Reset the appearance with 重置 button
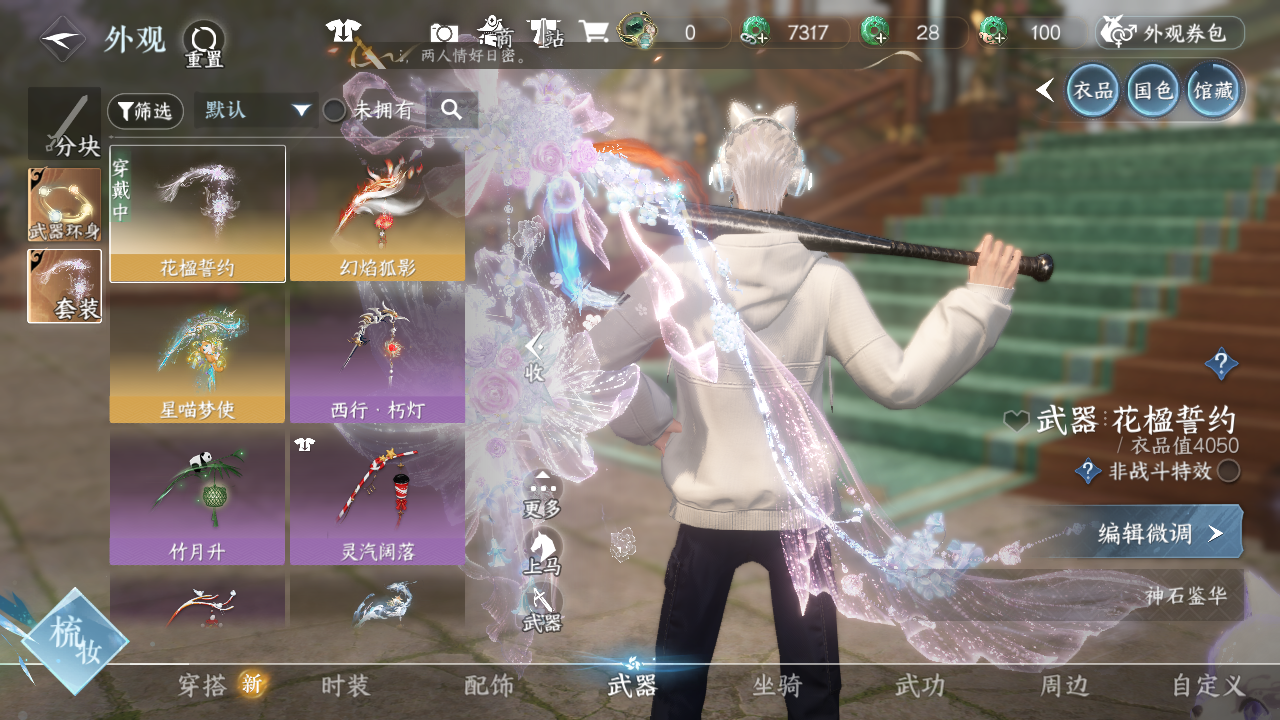This screenshot has width=1280, height=720. [203, 44]
